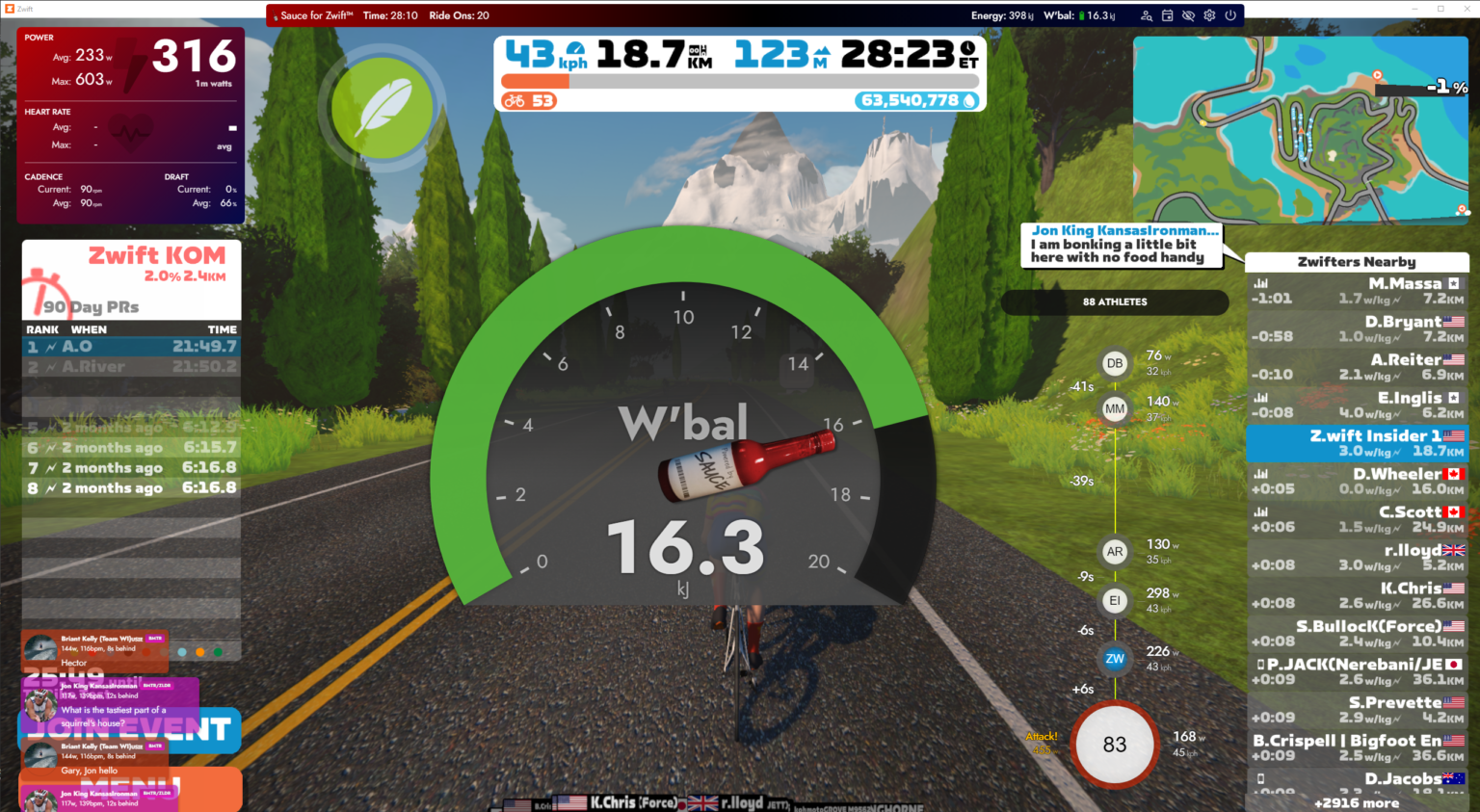
Task: Collapse the Zwifters Nearby panel header
Action: [1357, 261]
